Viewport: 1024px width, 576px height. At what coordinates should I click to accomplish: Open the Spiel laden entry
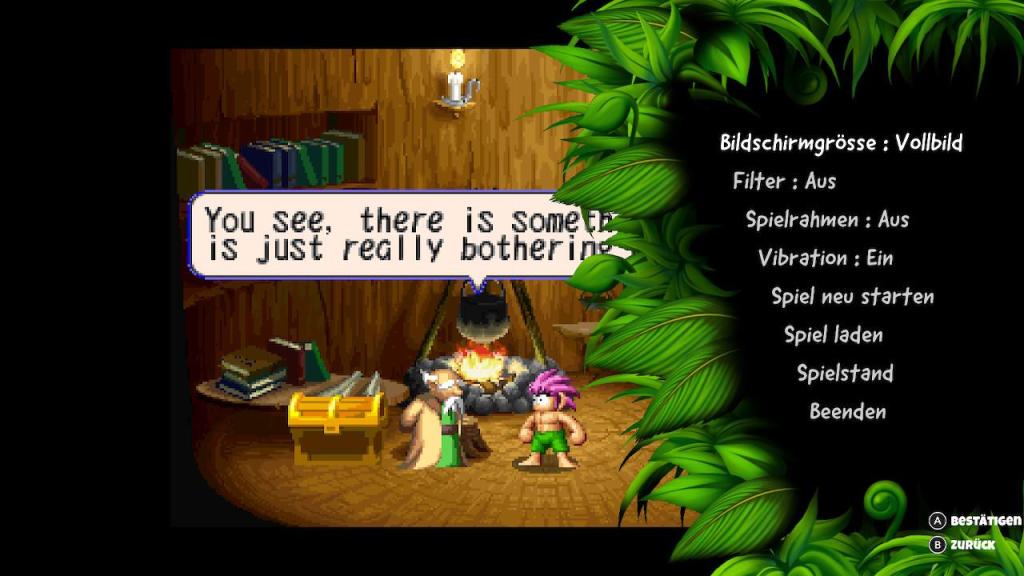[x=833, y=335]
